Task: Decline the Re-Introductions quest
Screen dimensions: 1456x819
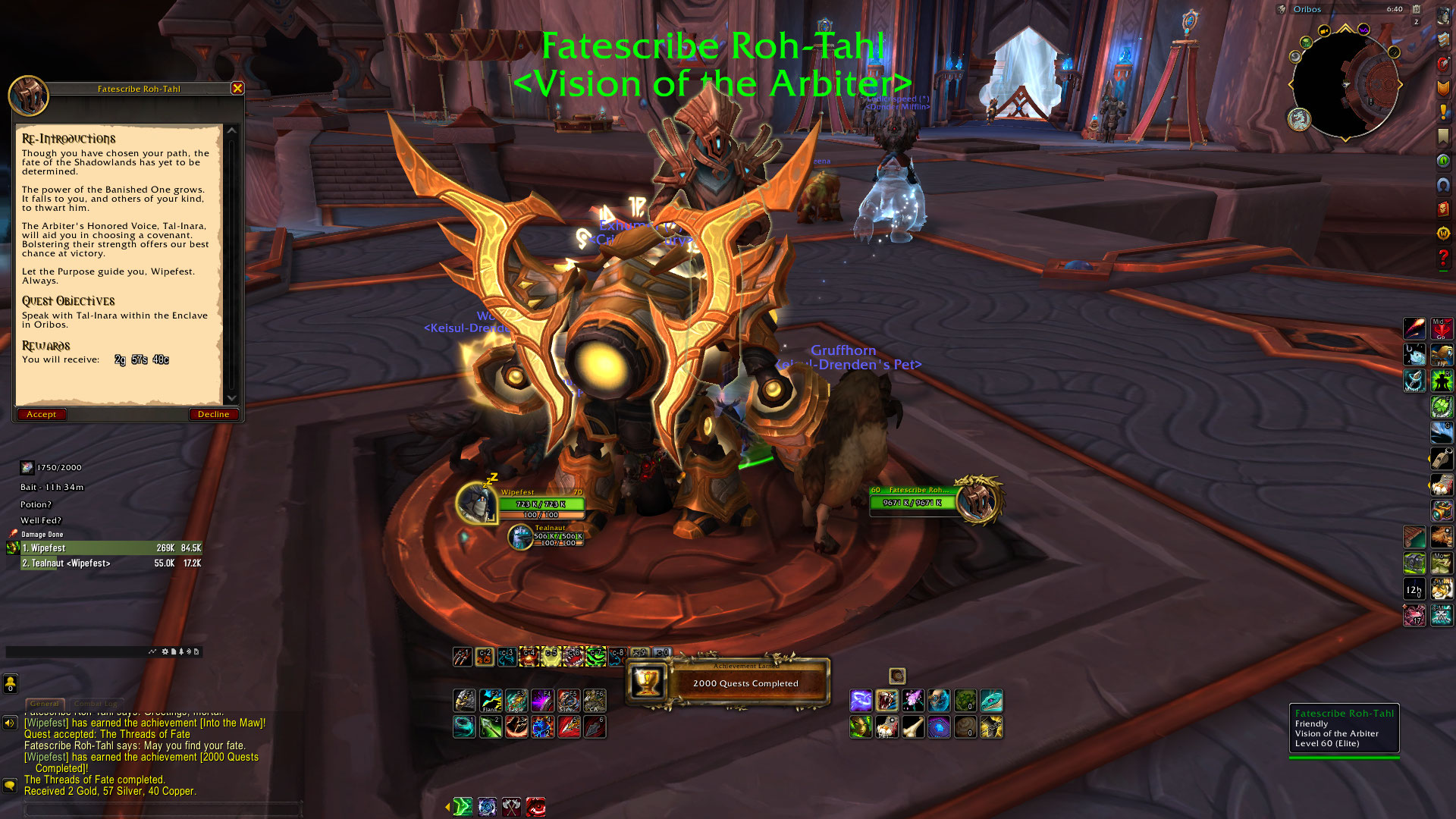Action: click(x=213, y=414)
